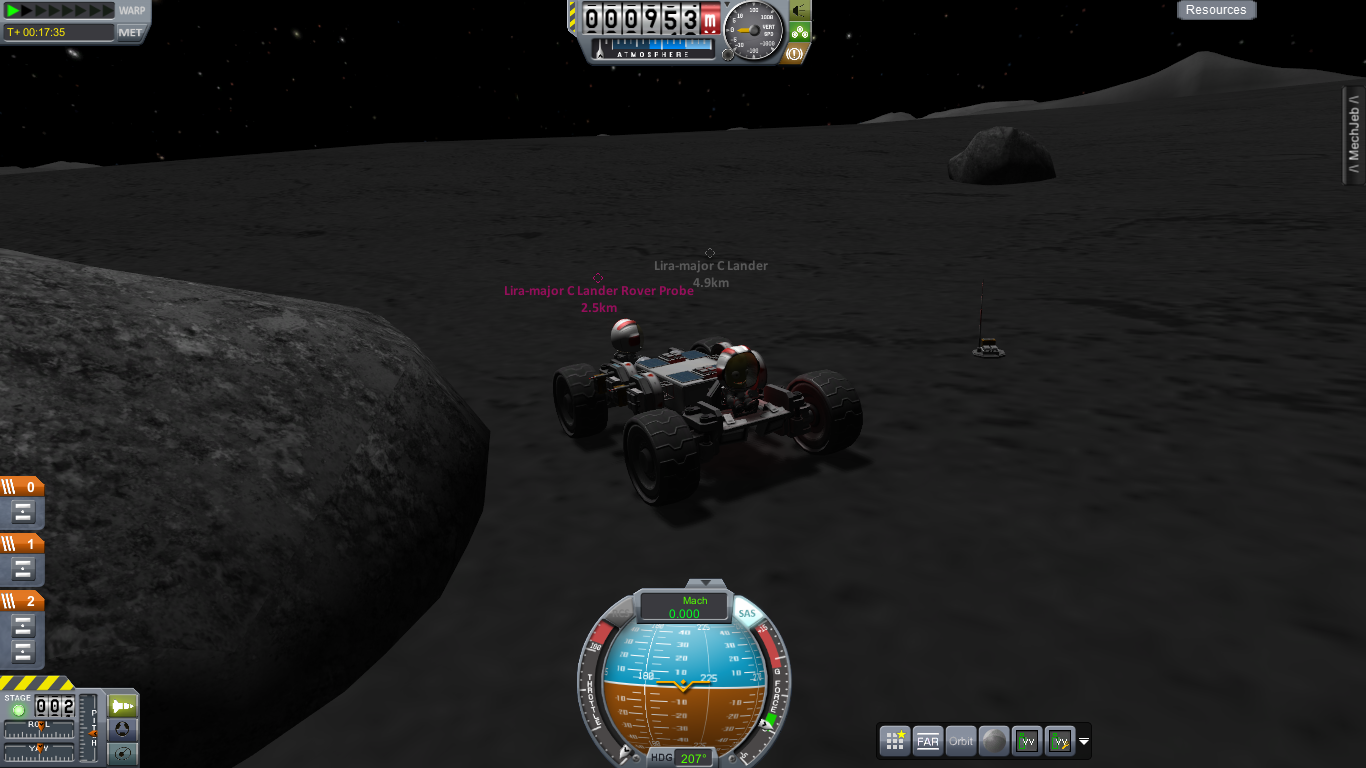Select the Lira-major C Lander Rover Probe marker
This screenshot has width=1366, height=768.
tap(598, 278)
